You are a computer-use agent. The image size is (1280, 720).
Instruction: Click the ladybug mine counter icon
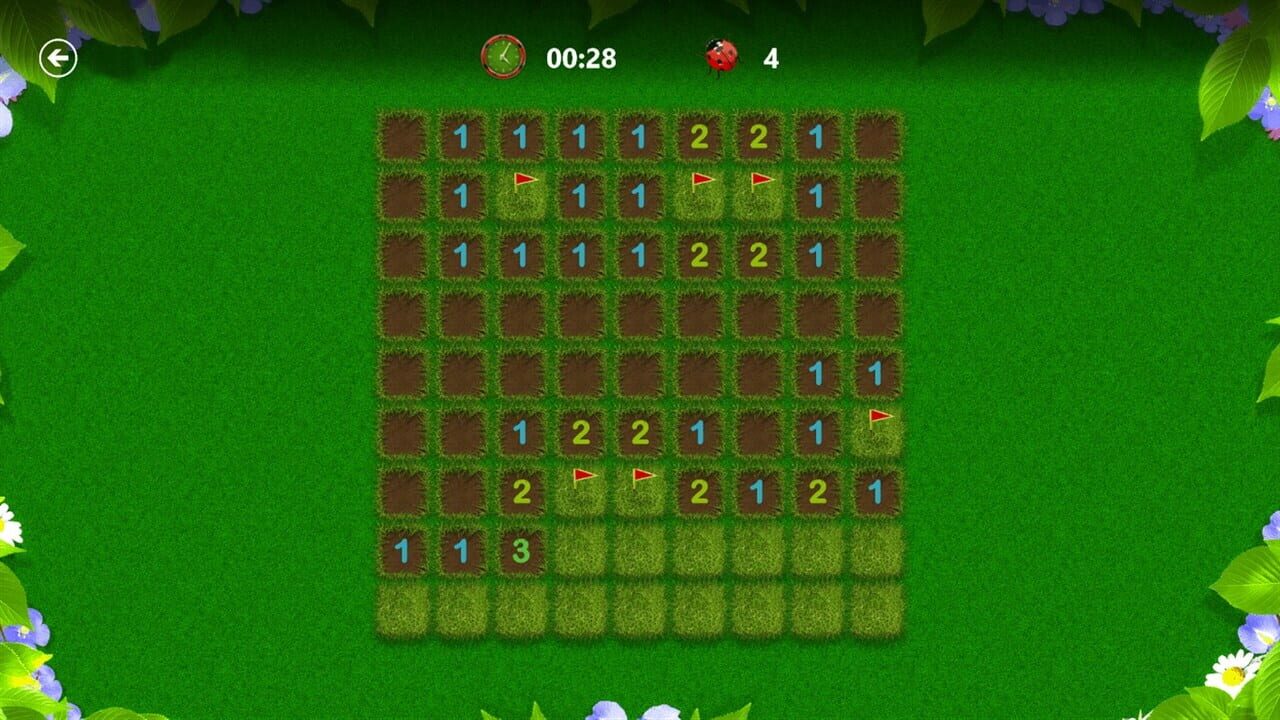click(x=719, y=57)
